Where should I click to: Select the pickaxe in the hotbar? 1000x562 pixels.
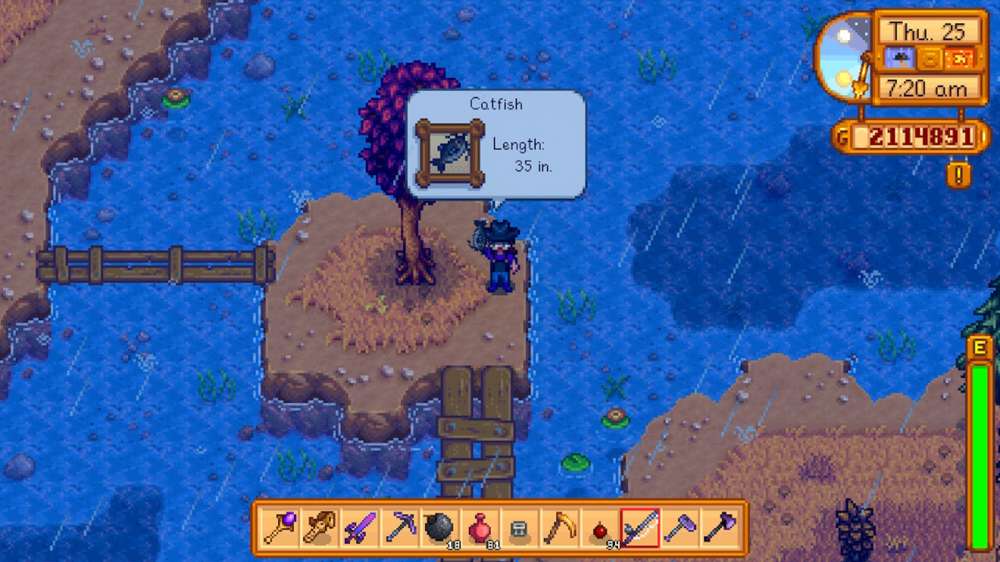tap(400, 527)
